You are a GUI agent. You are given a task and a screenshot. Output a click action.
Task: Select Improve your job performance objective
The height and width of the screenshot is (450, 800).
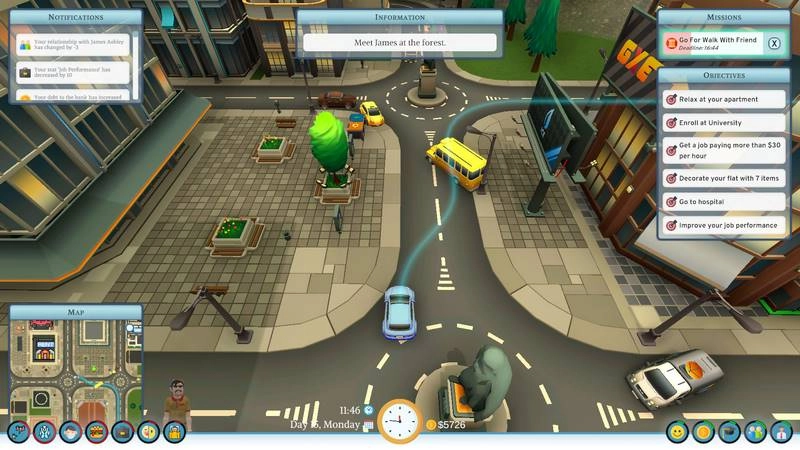[x=724, y=226]
